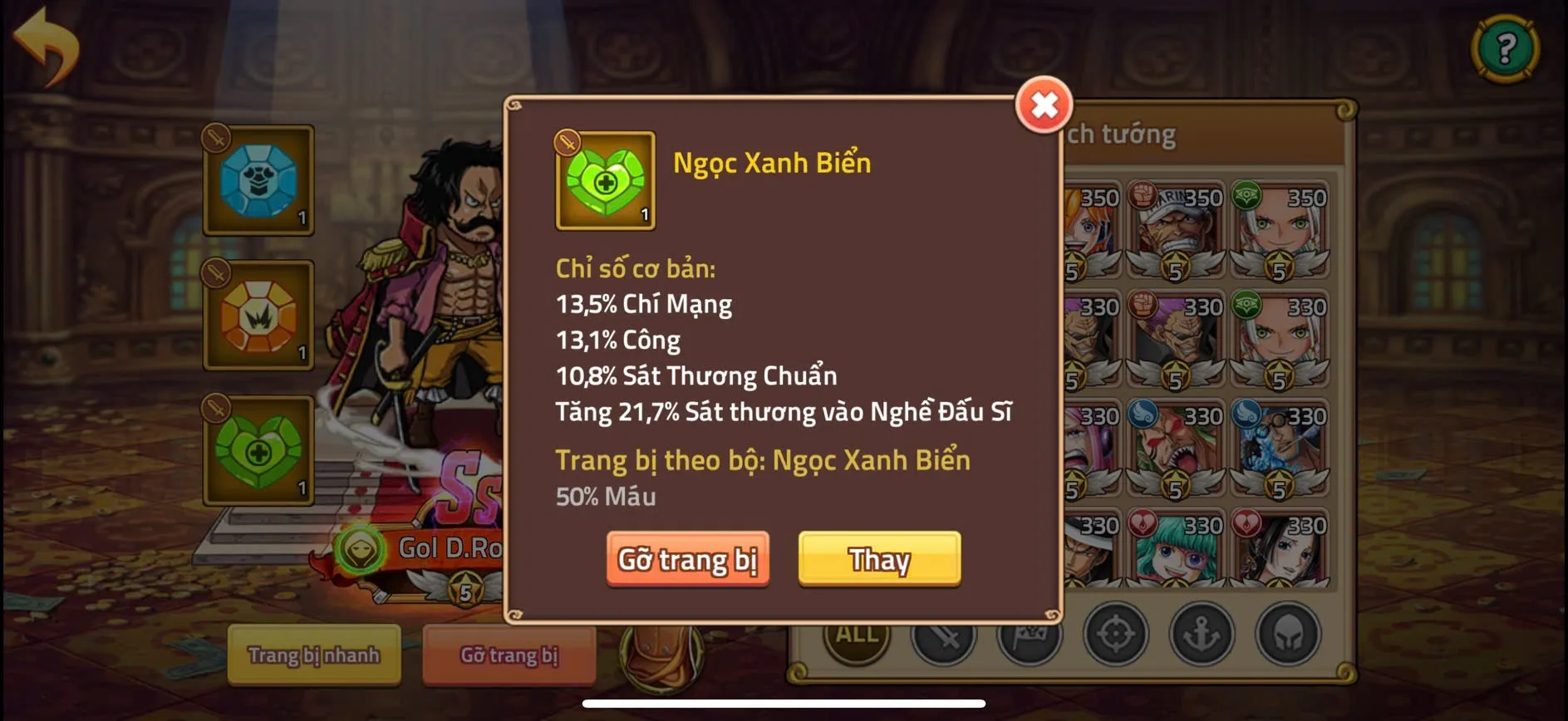Screen dimensions: 1568x721
Task: Tap the Ngọc Xanh Biển gem icon in popup
Action: 602,181
